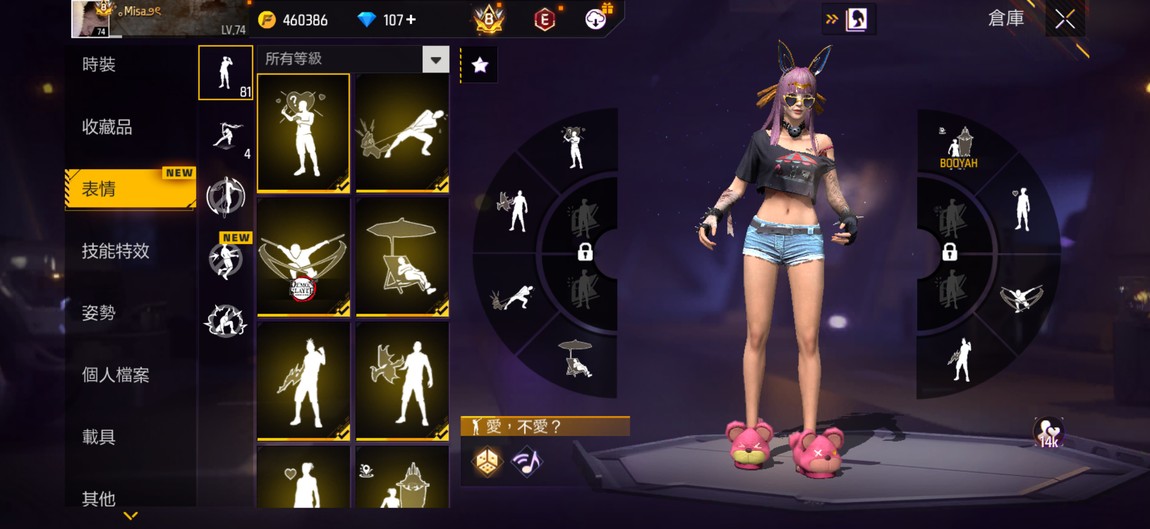1150x529 pixels.
Task: Switch to the emote tab showing 81
Action: pyautogui.click(x=225, y=73)
